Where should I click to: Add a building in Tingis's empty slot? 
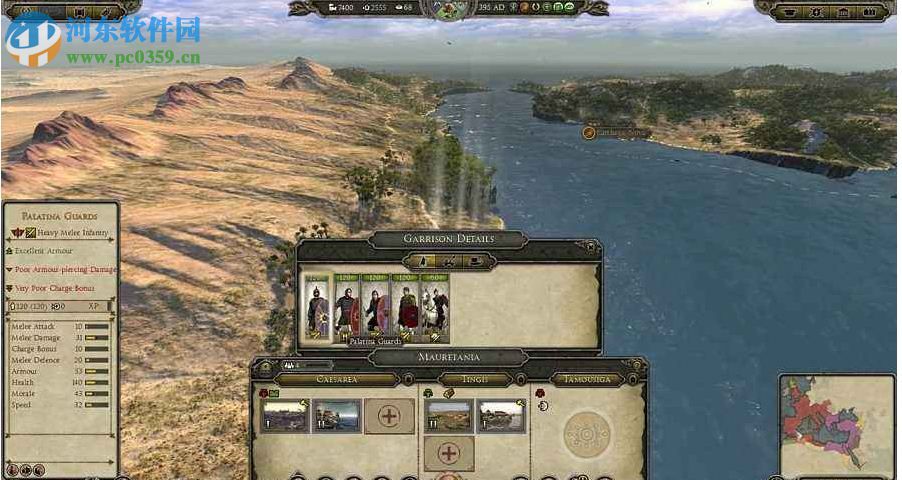449,453
